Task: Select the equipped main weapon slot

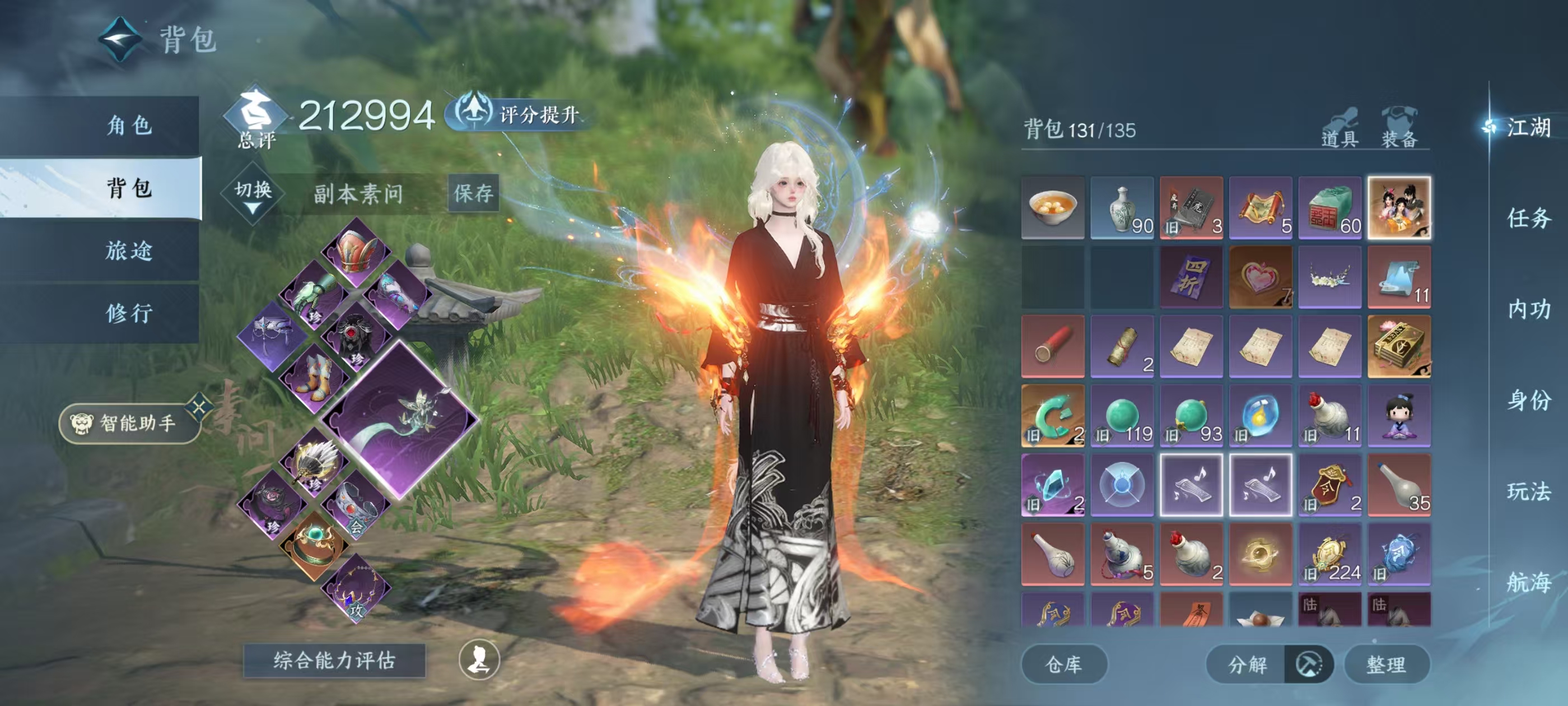Action: 400,420
